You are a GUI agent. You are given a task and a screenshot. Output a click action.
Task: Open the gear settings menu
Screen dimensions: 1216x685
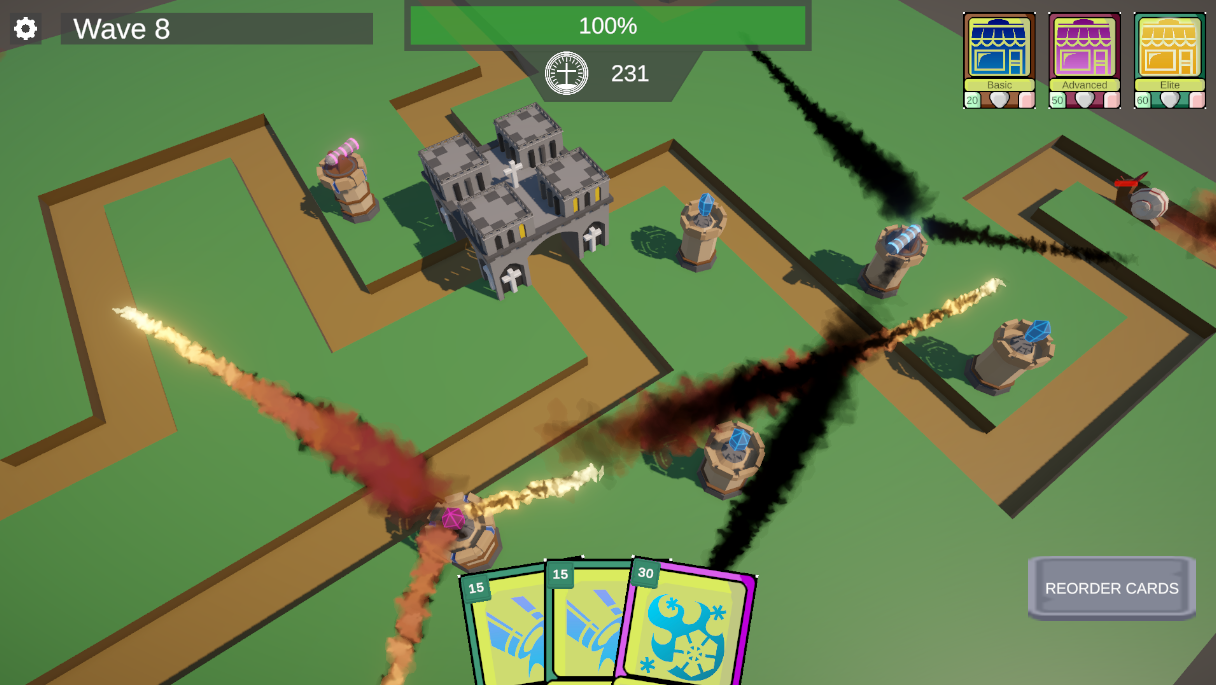(25, 28)
